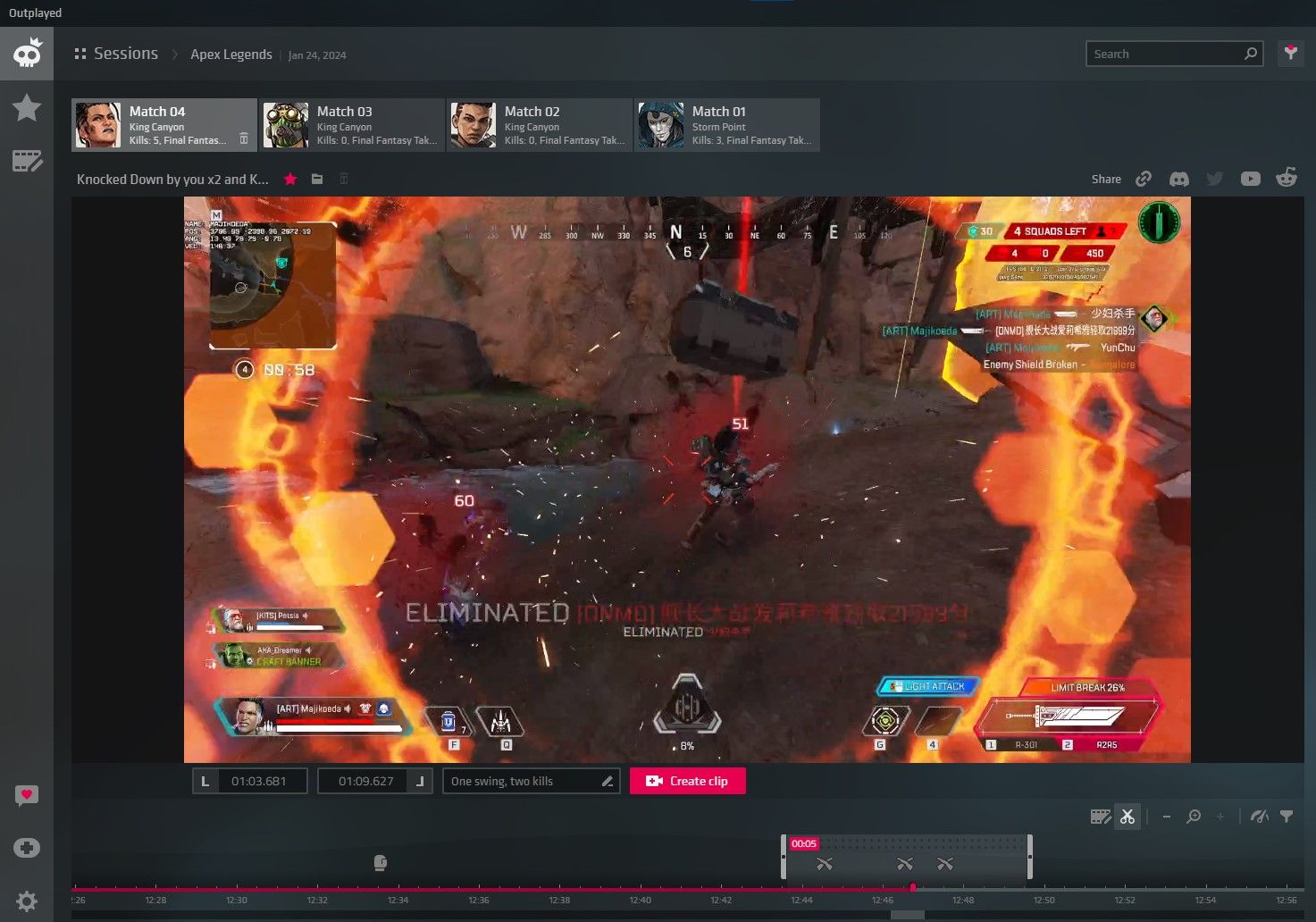This screenshot has height=922, width=1316.
Task: Zoom into the timeline with magnifier icon
Action: click(x=1194, y=816)
